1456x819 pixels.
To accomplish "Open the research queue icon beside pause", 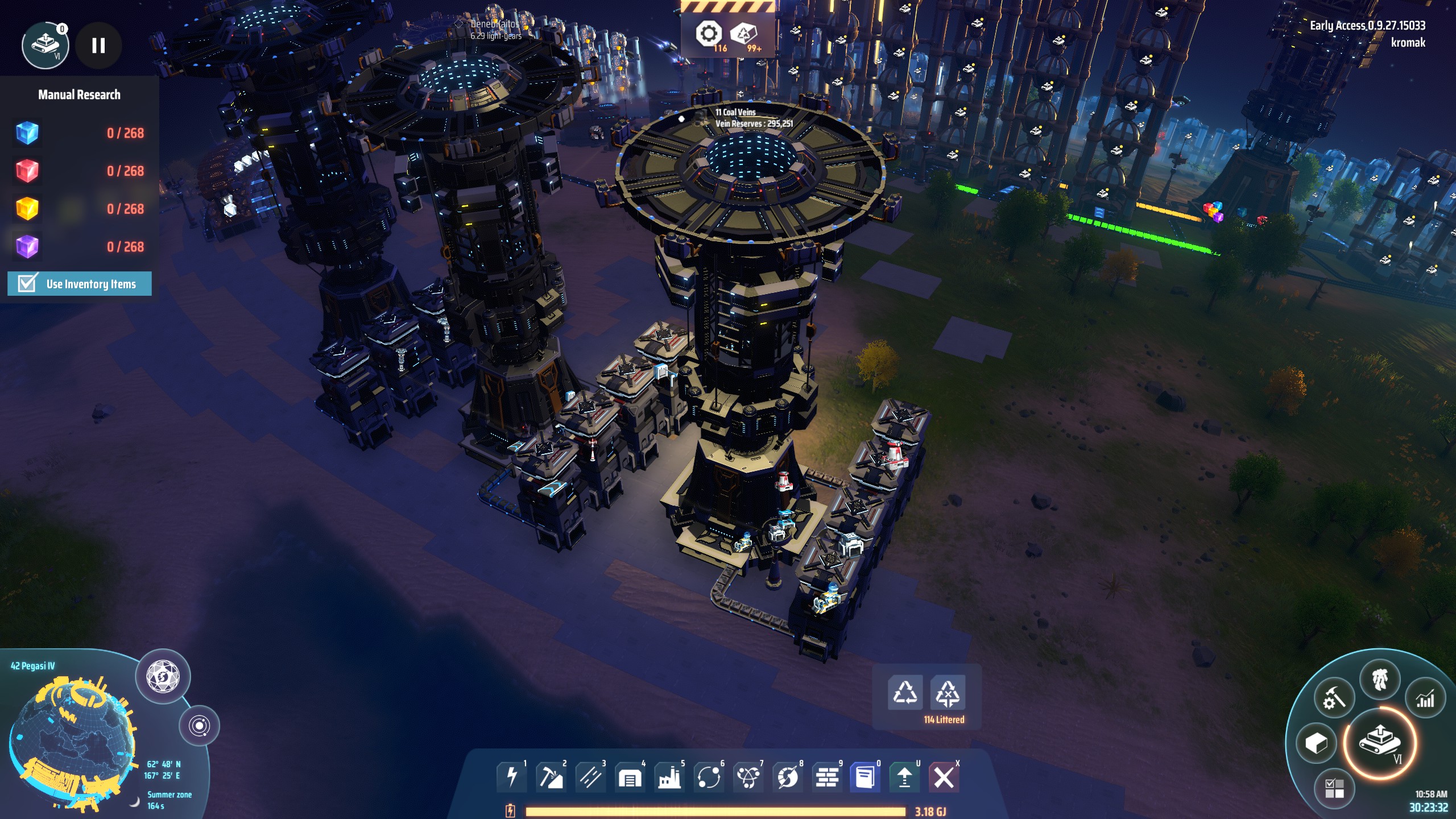I will [x=45, y=45].
